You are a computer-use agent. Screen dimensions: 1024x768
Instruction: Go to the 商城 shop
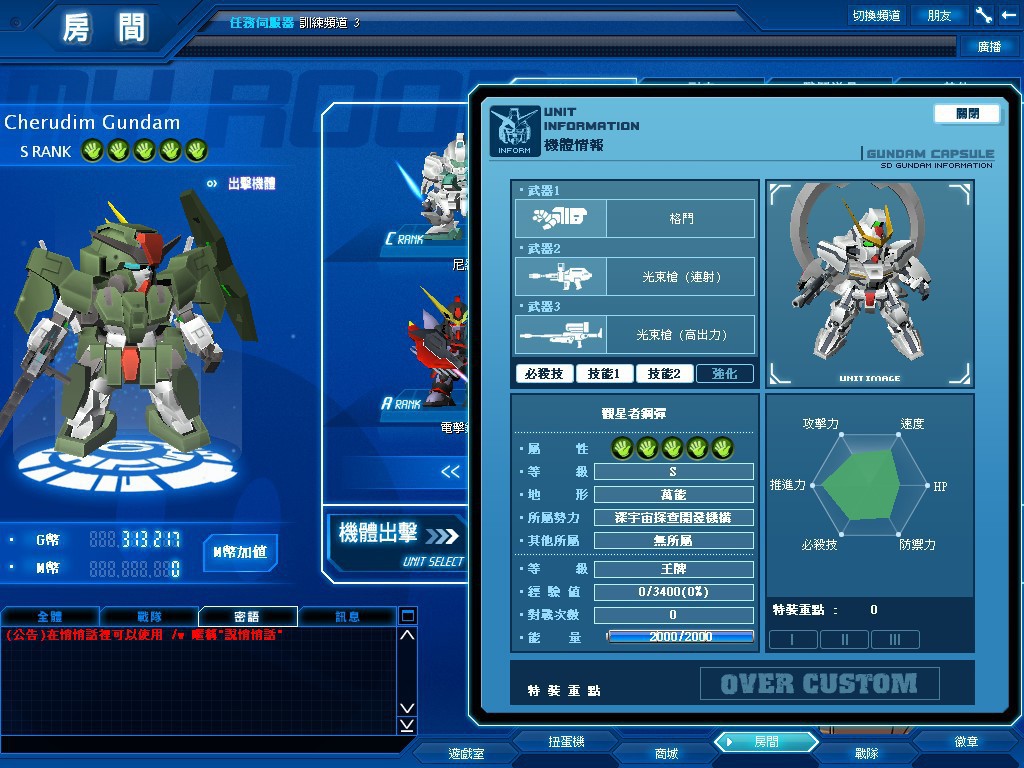pyautogui.click(x=666, y=753)
